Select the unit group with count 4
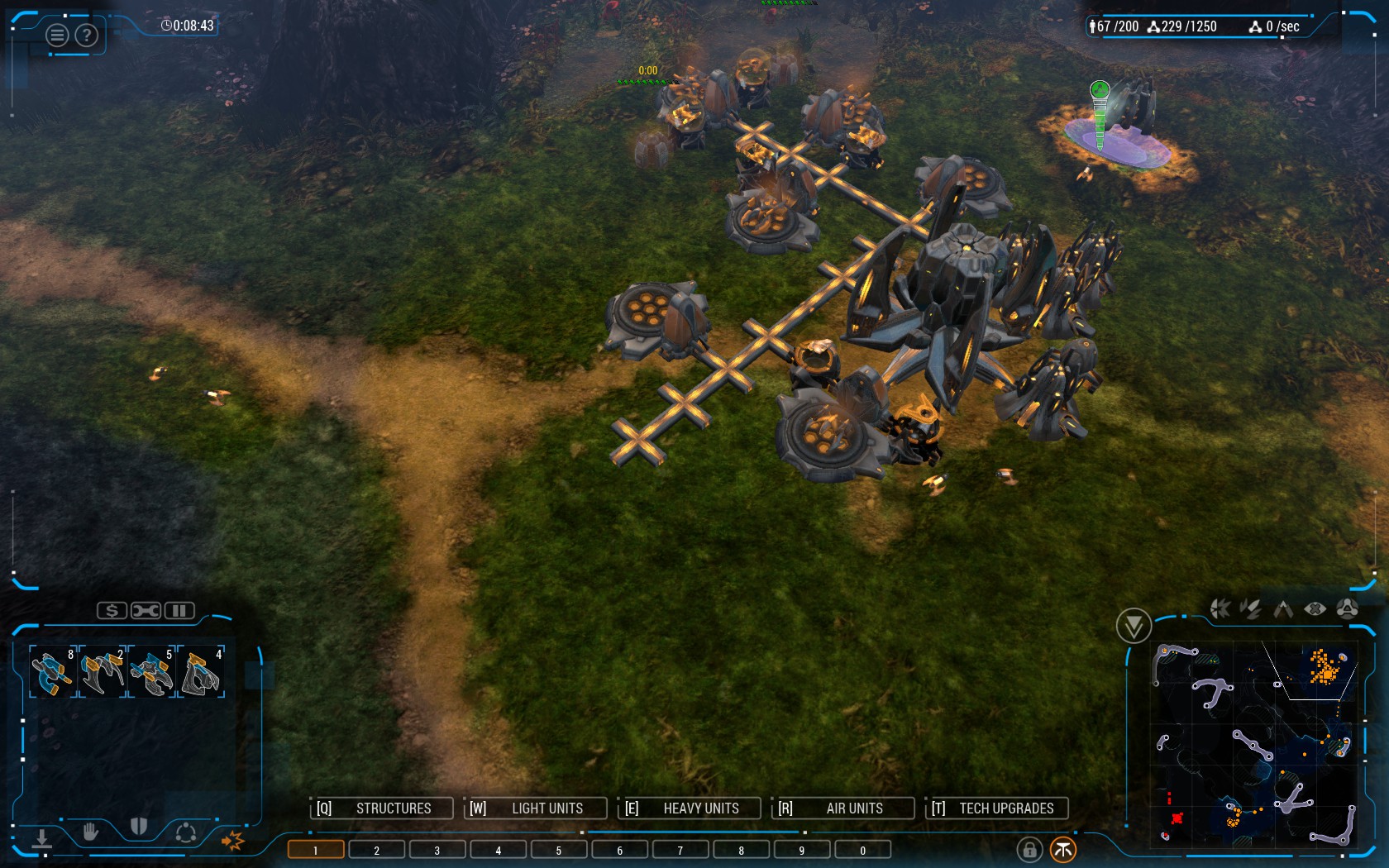 [201, 672]
